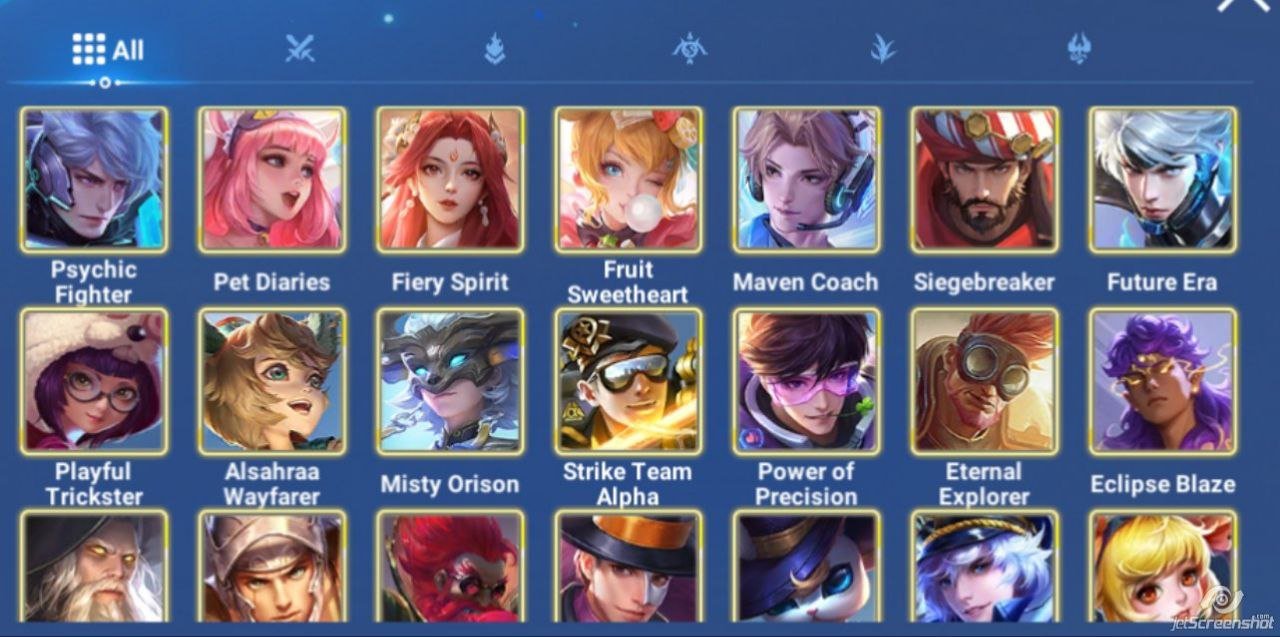Select the crossed swords filter tab
Viewport: 1280px width, 637px height.
point(300,48)
